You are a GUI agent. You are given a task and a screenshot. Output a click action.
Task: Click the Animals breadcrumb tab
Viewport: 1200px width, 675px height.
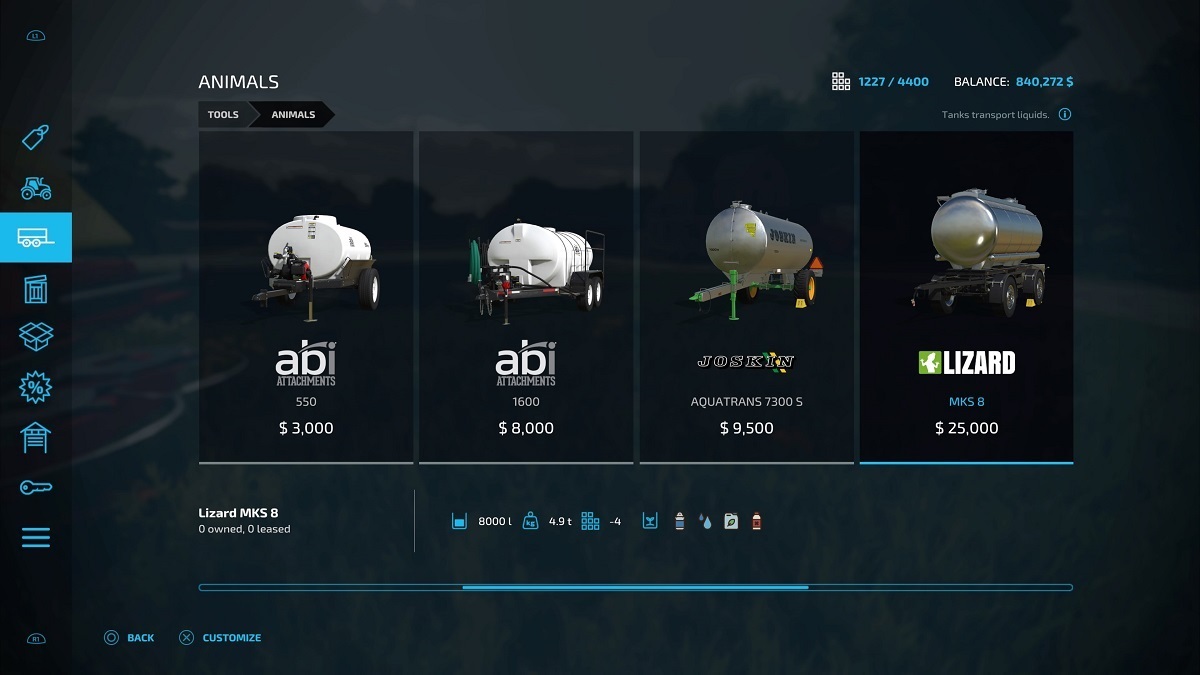(293, 115)
